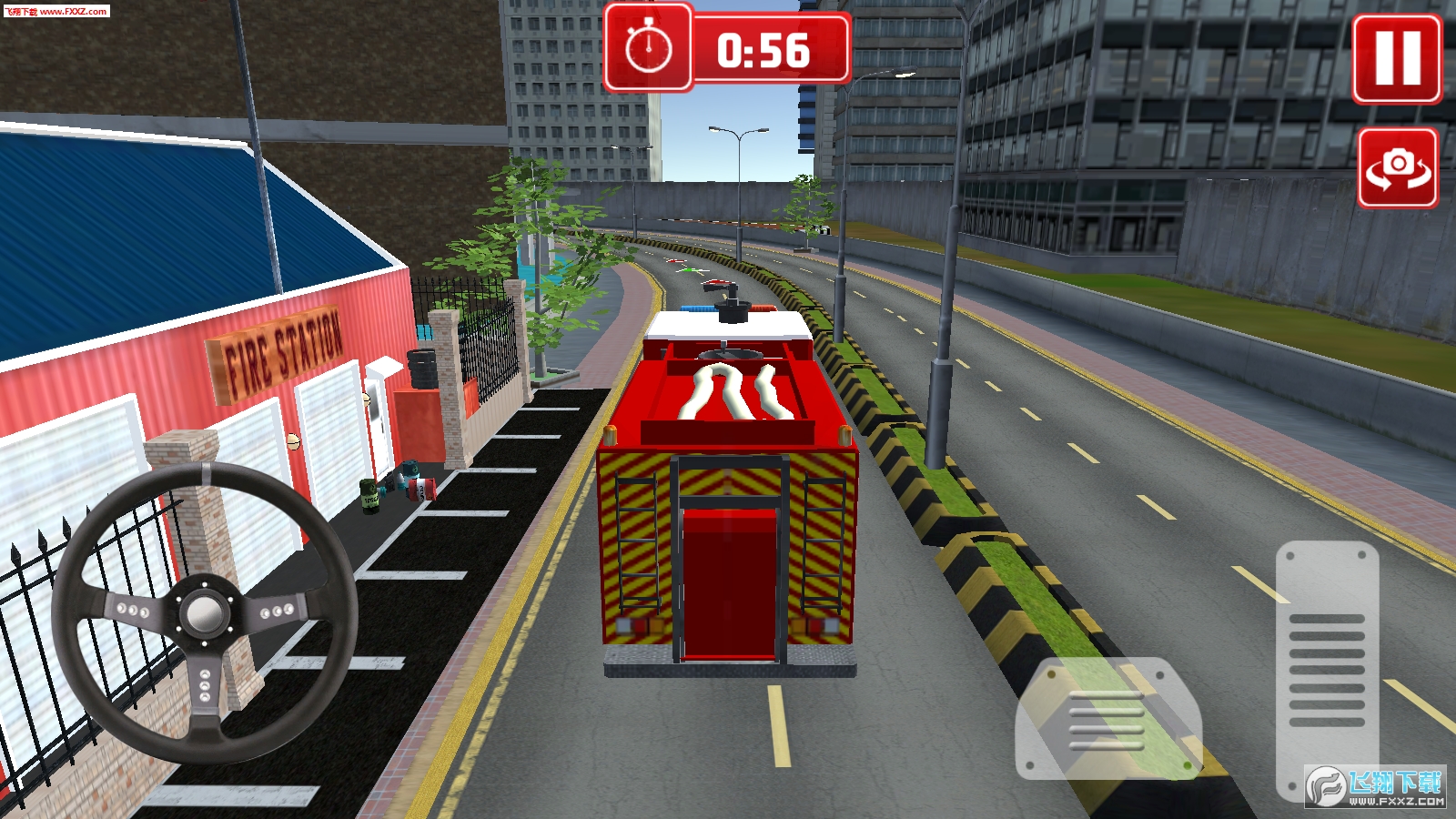Tap the steering wheel control
The width and height of the screenshot is (1456, 819).
pyautogui.click(x=204, y=612)
